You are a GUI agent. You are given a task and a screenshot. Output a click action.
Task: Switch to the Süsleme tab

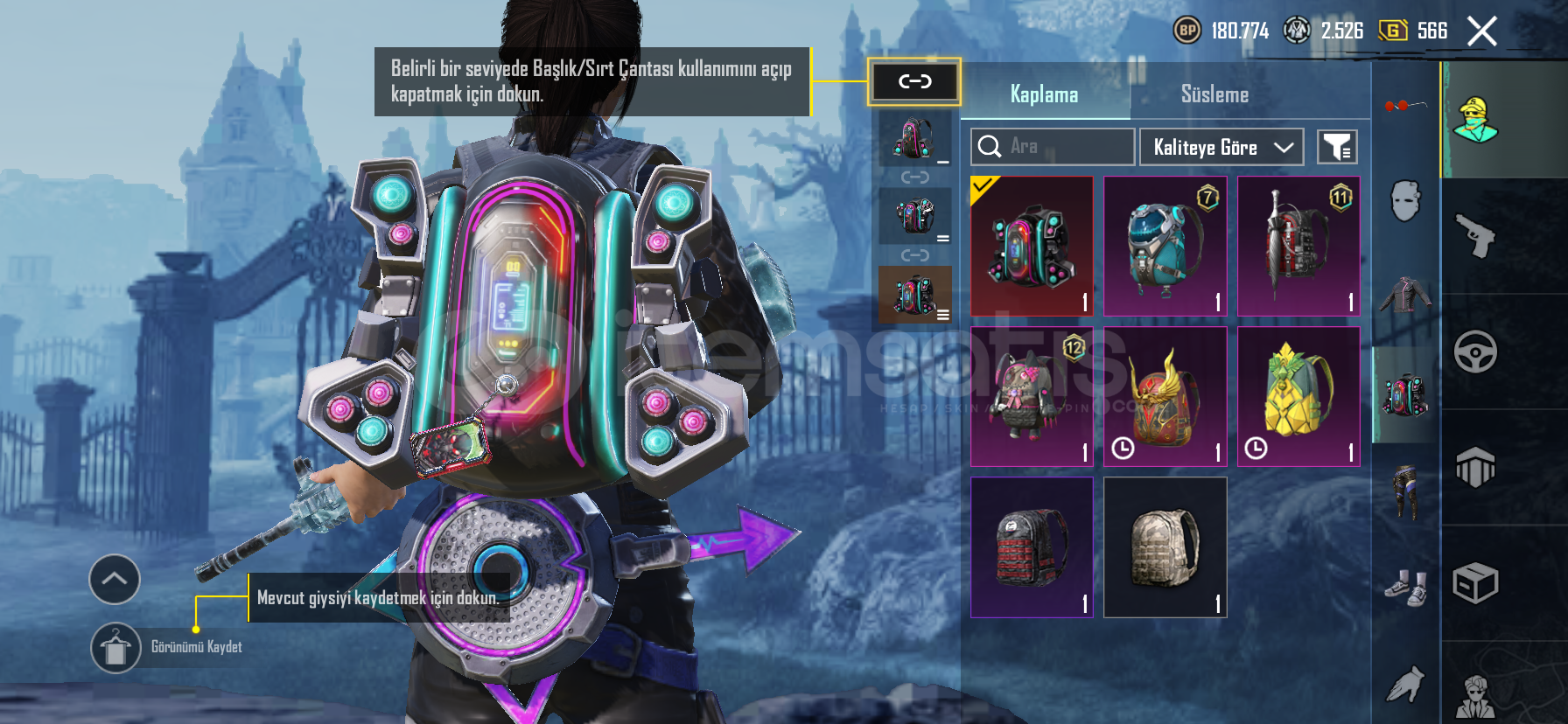pyautogui.click(x=1214, y=94)
